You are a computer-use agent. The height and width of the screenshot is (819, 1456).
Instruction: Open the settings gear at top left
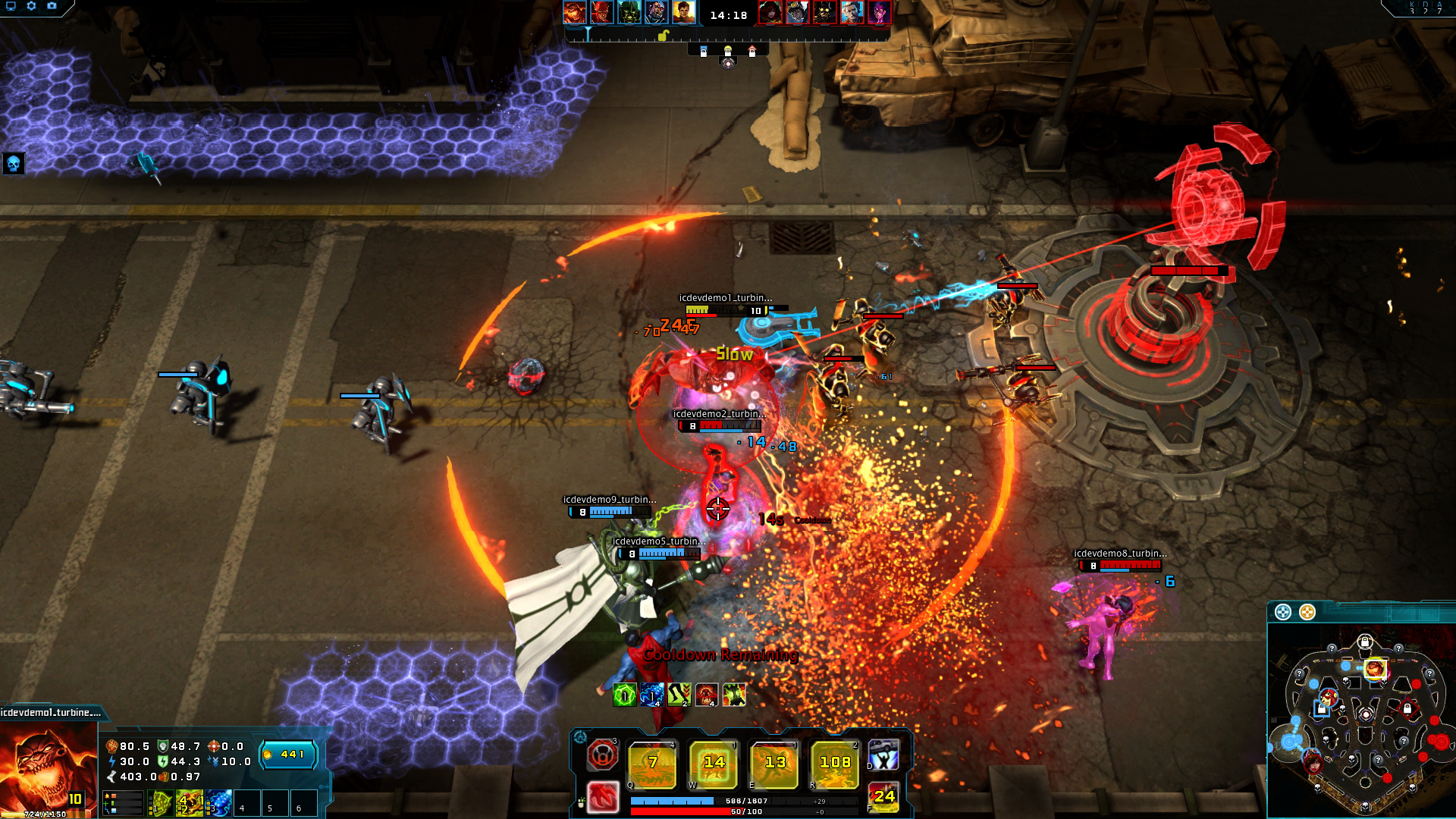(31, 6)
